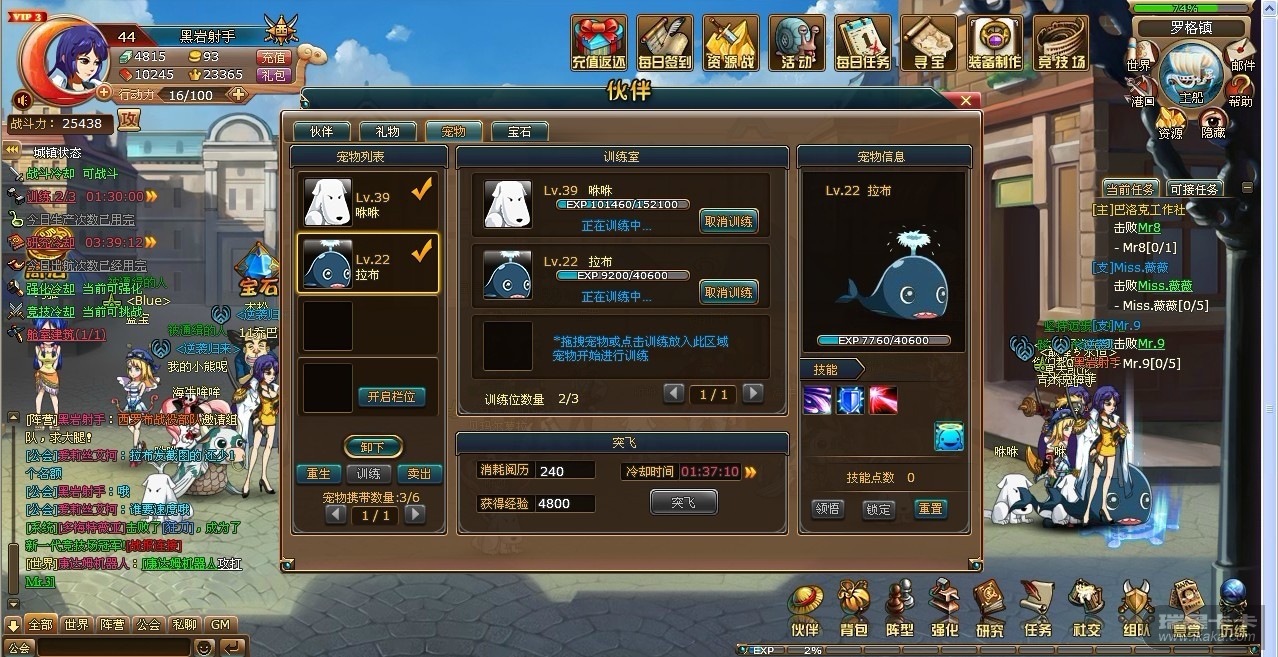Sell the pet using 卖出
1278x657 pixels.
point(420,474)
